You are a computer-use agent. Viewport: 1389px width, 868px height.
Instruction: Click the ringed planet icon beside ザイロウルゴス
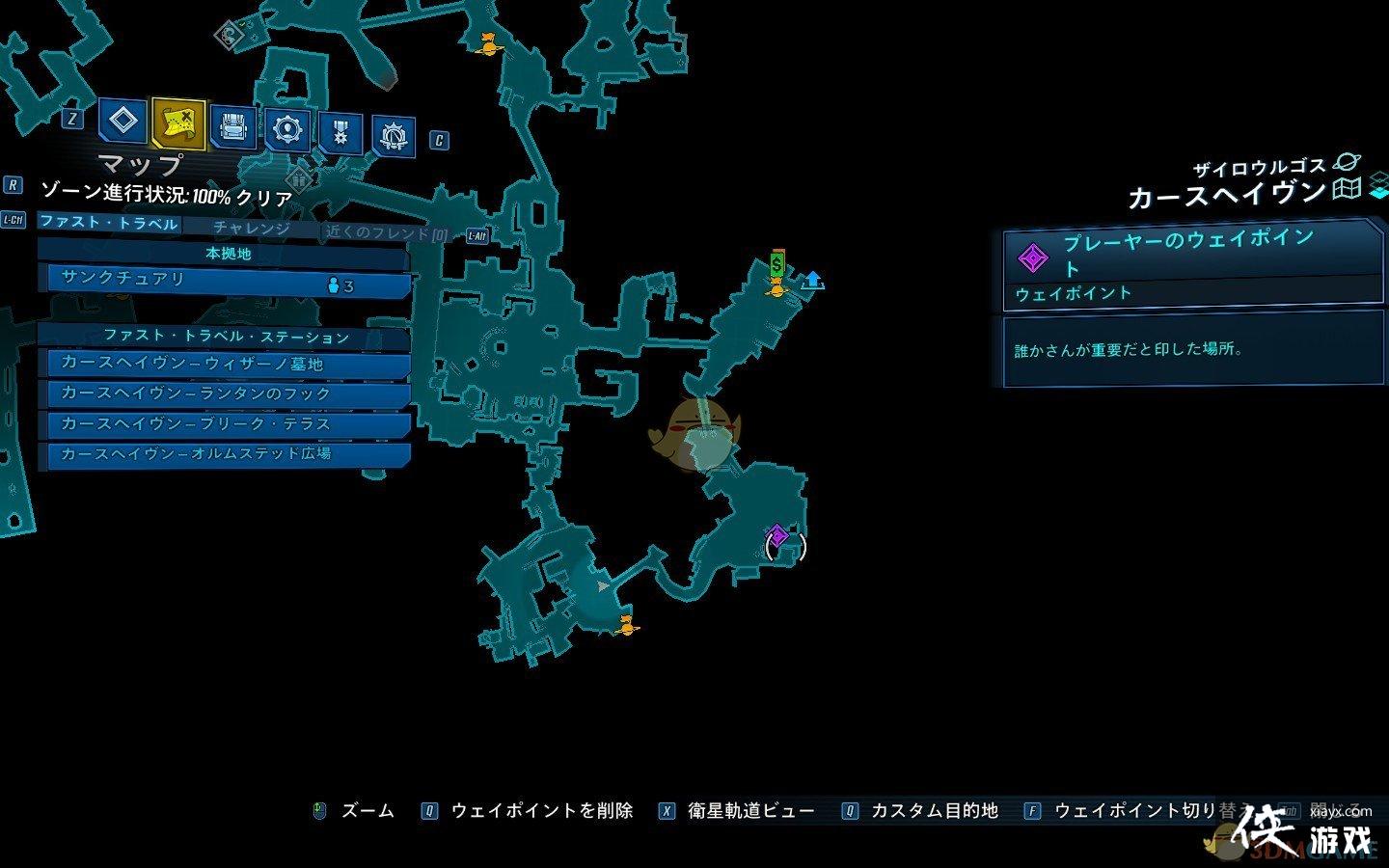(x=1345, y=164)
